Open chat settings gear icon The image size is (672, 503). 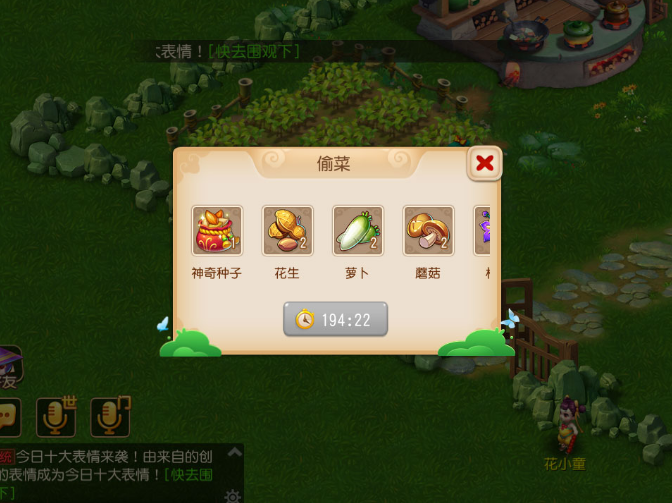coord(233,495)
